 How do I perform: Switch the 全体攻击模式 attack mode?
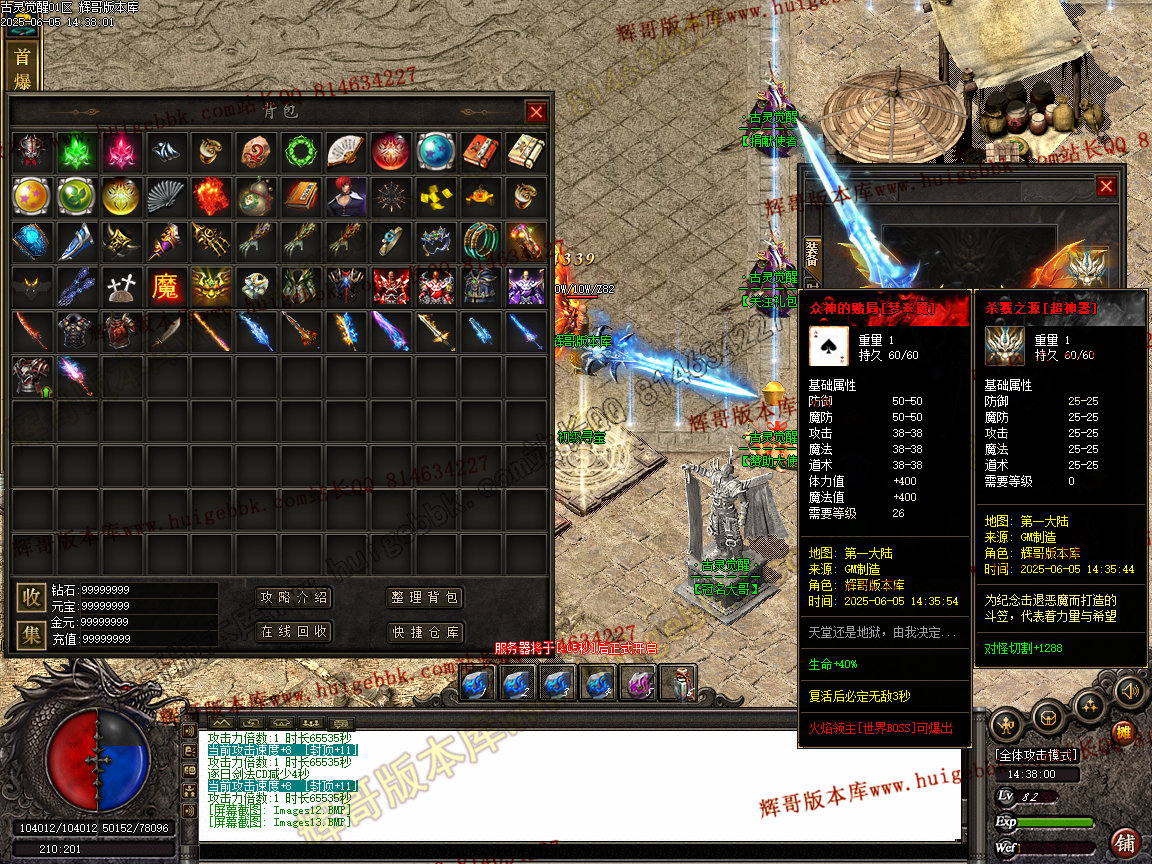[x=1037, y=755]
